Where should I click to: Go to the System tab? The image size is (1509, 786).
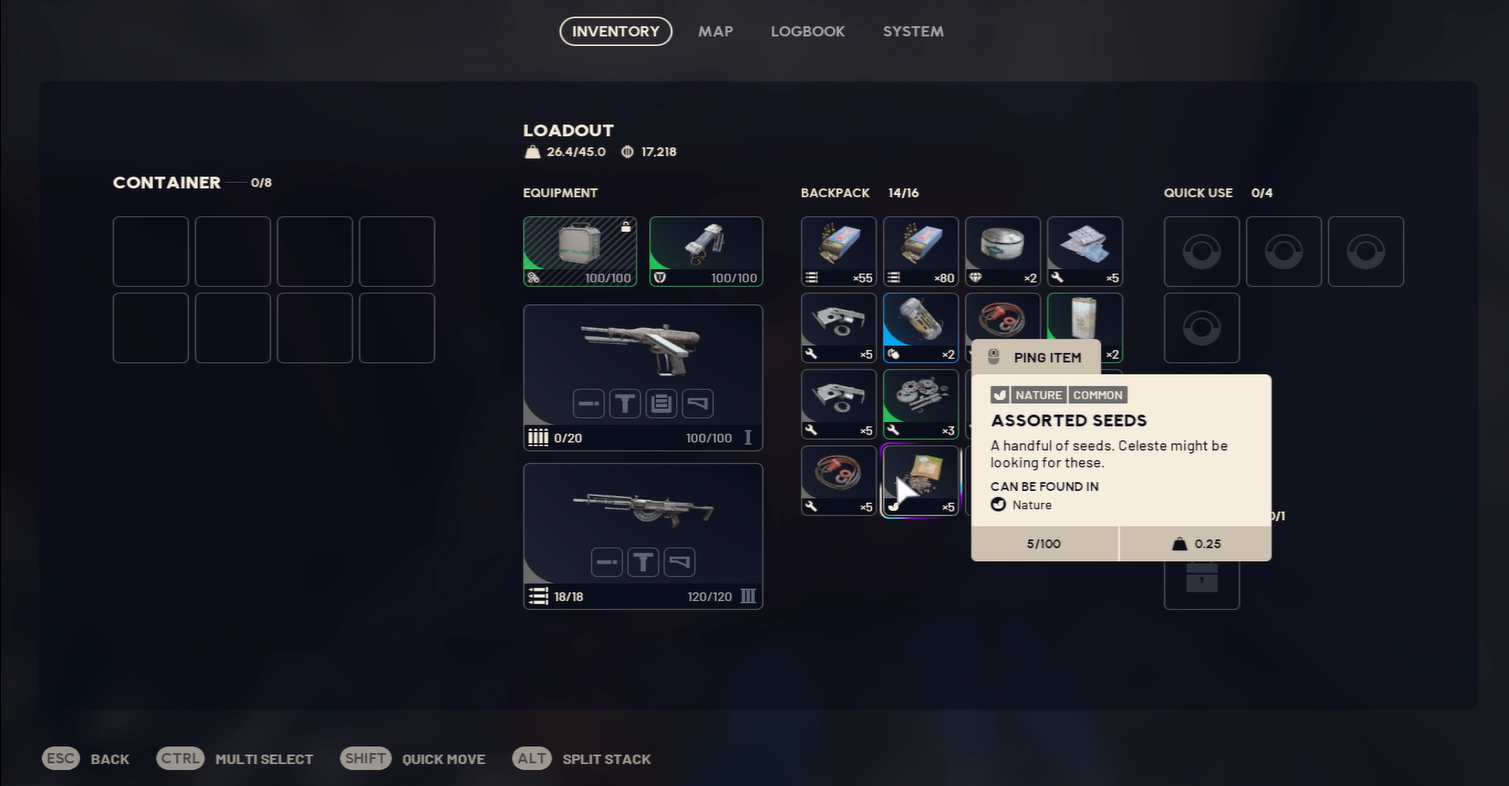[x=912, y=31]
